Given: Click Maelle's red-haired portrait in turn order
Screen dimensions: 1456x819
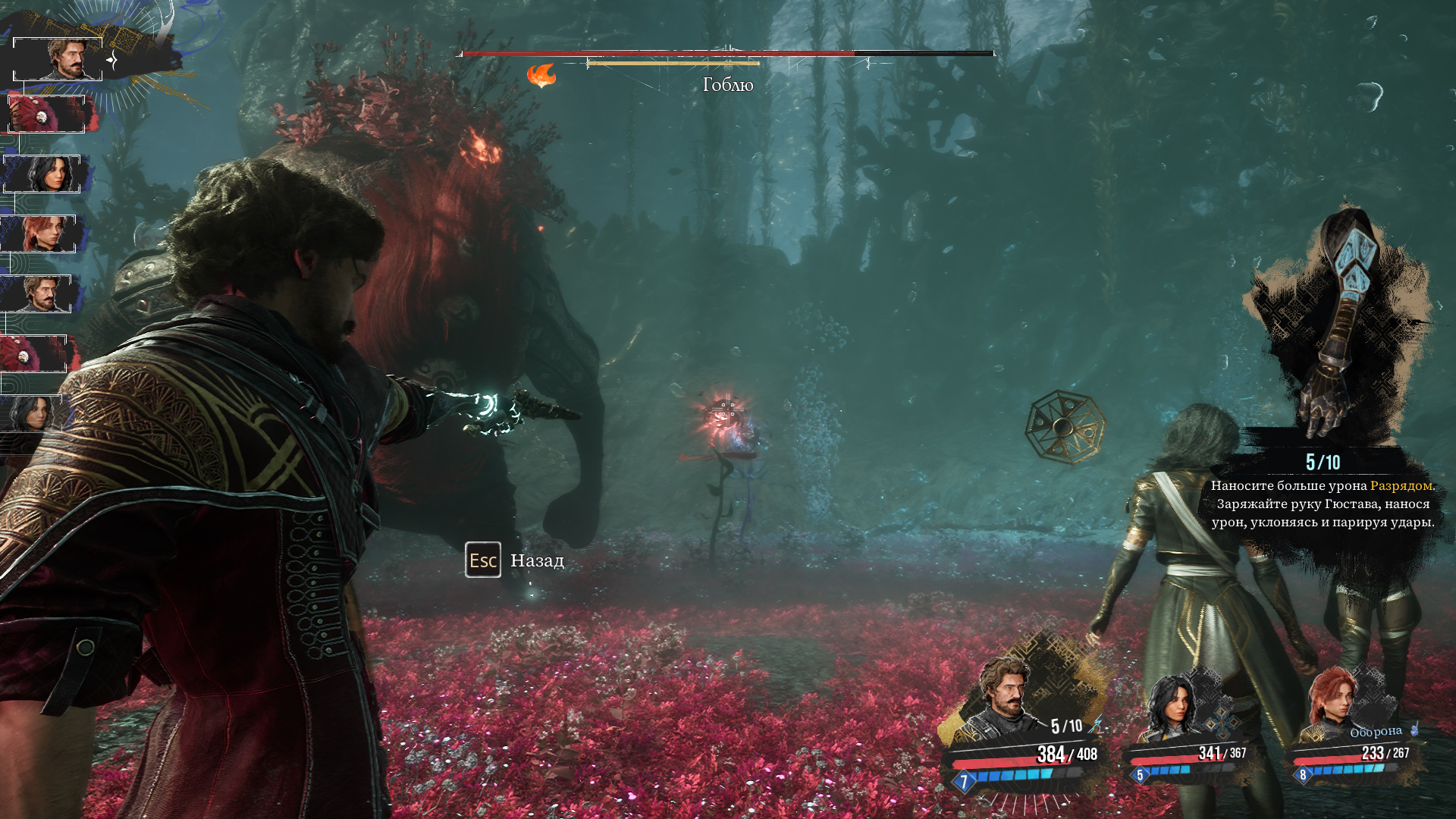Looking at the screenshot, I should [39, 234].
